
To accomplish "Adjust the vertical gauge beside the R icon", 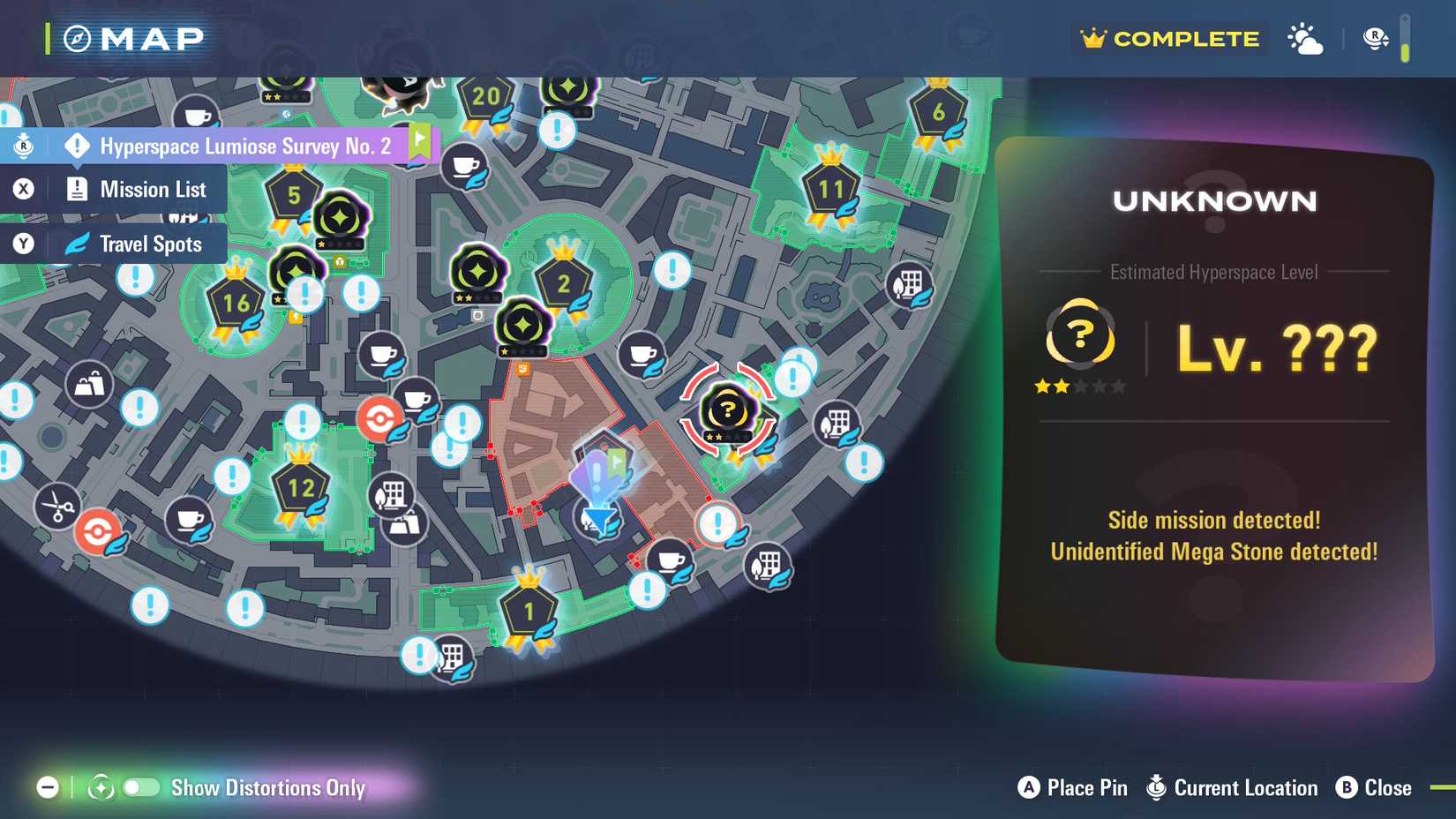I will (1406, 38).
